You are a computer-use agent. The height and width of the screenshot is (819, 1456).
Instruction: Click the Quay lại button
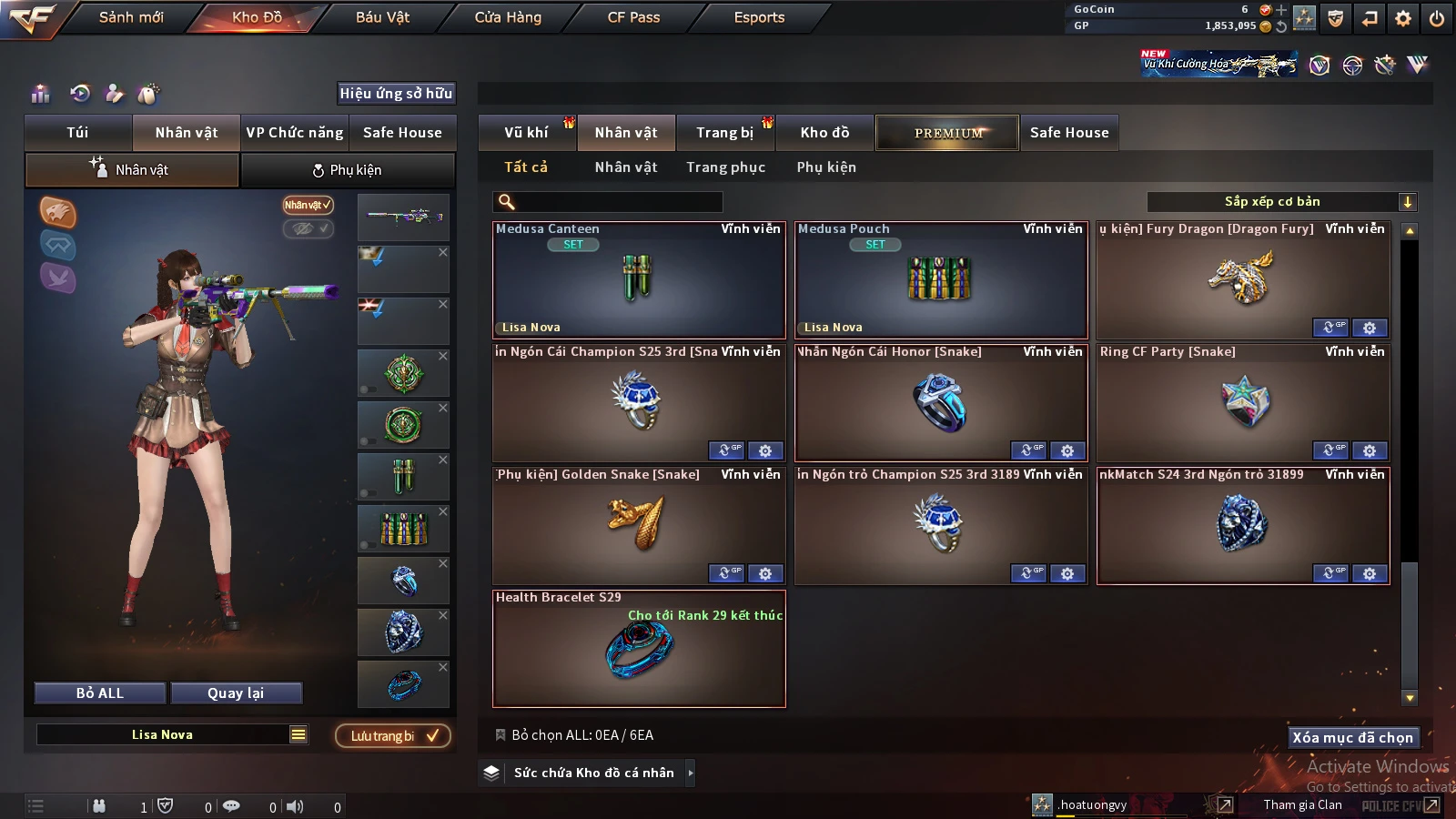pos(236,693)
